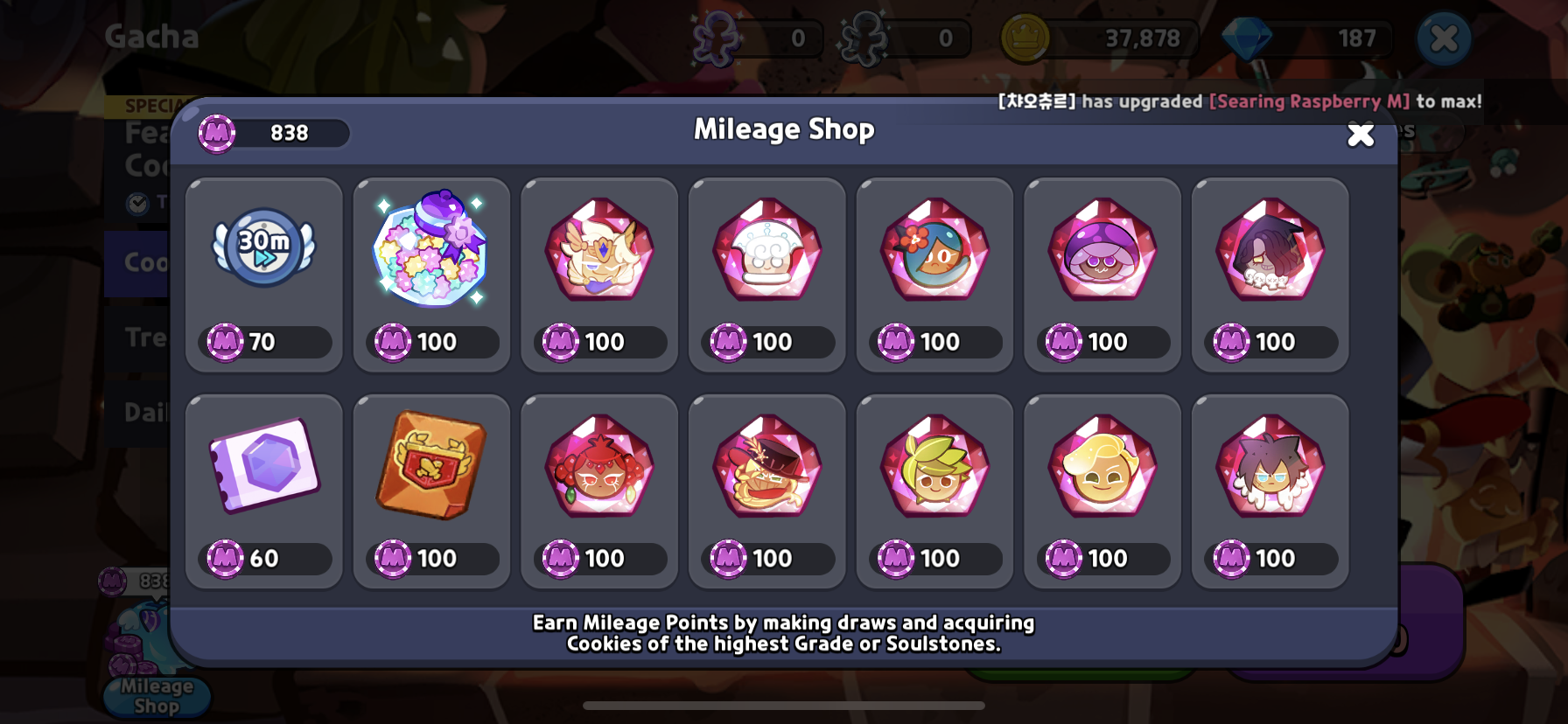Pick the spiky purple-haired cookie soulstone
Image resolution: width=1568 pixels, height=724 pixels.
coord(1270,491)
